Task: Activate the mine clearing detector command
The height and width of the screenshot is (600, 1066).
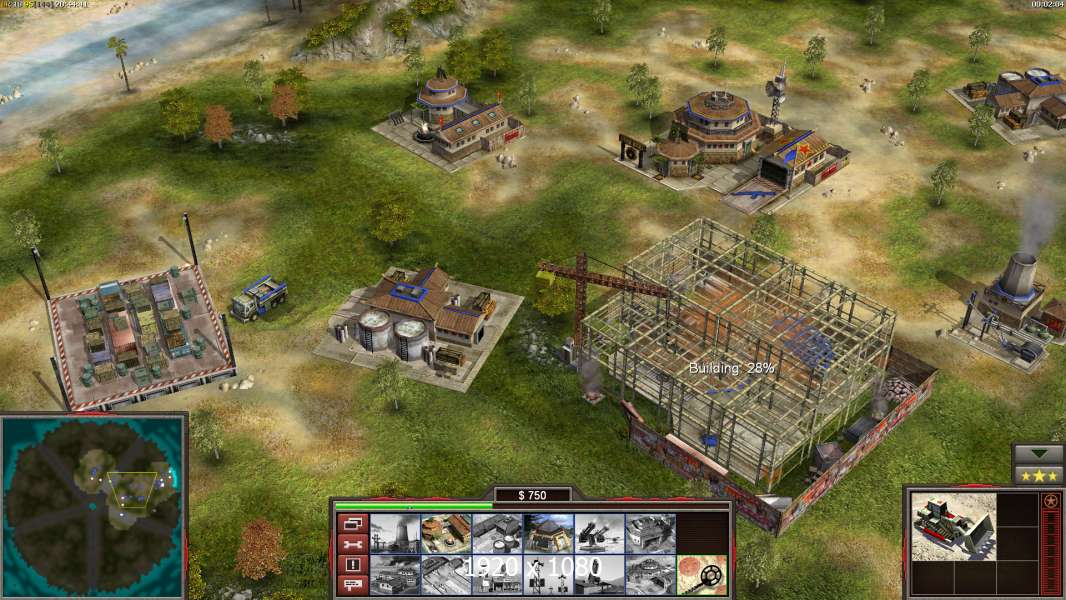Action: [701, 574]
